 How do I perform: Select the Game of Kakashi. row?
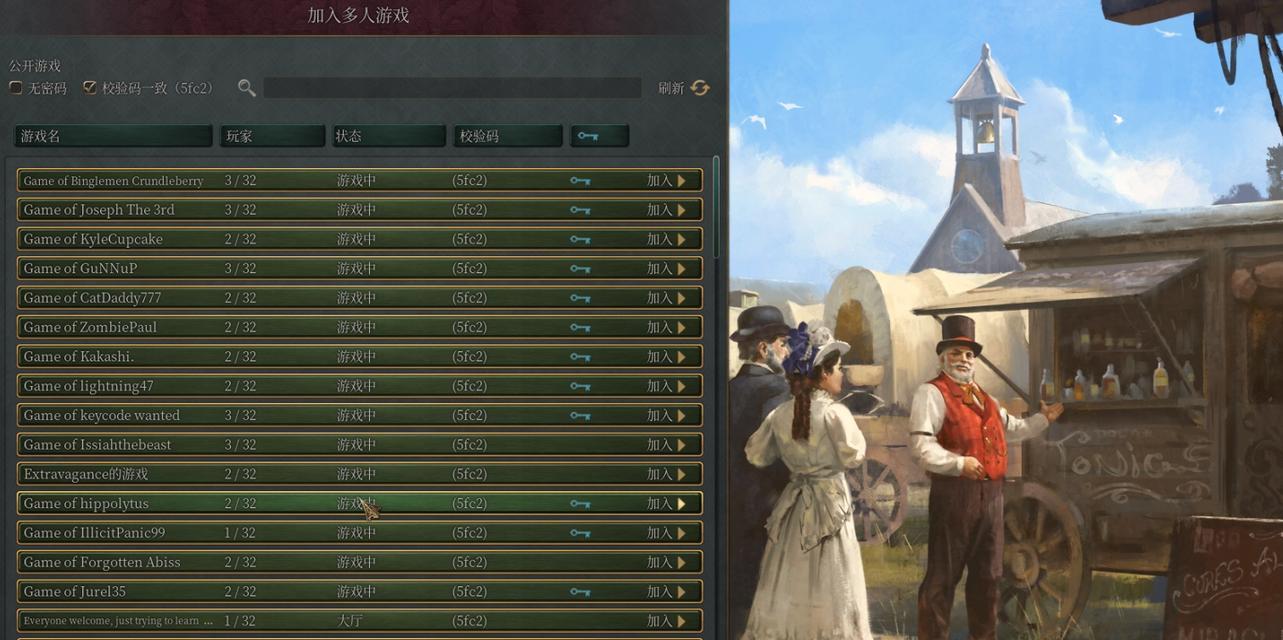tap(300, 356)
